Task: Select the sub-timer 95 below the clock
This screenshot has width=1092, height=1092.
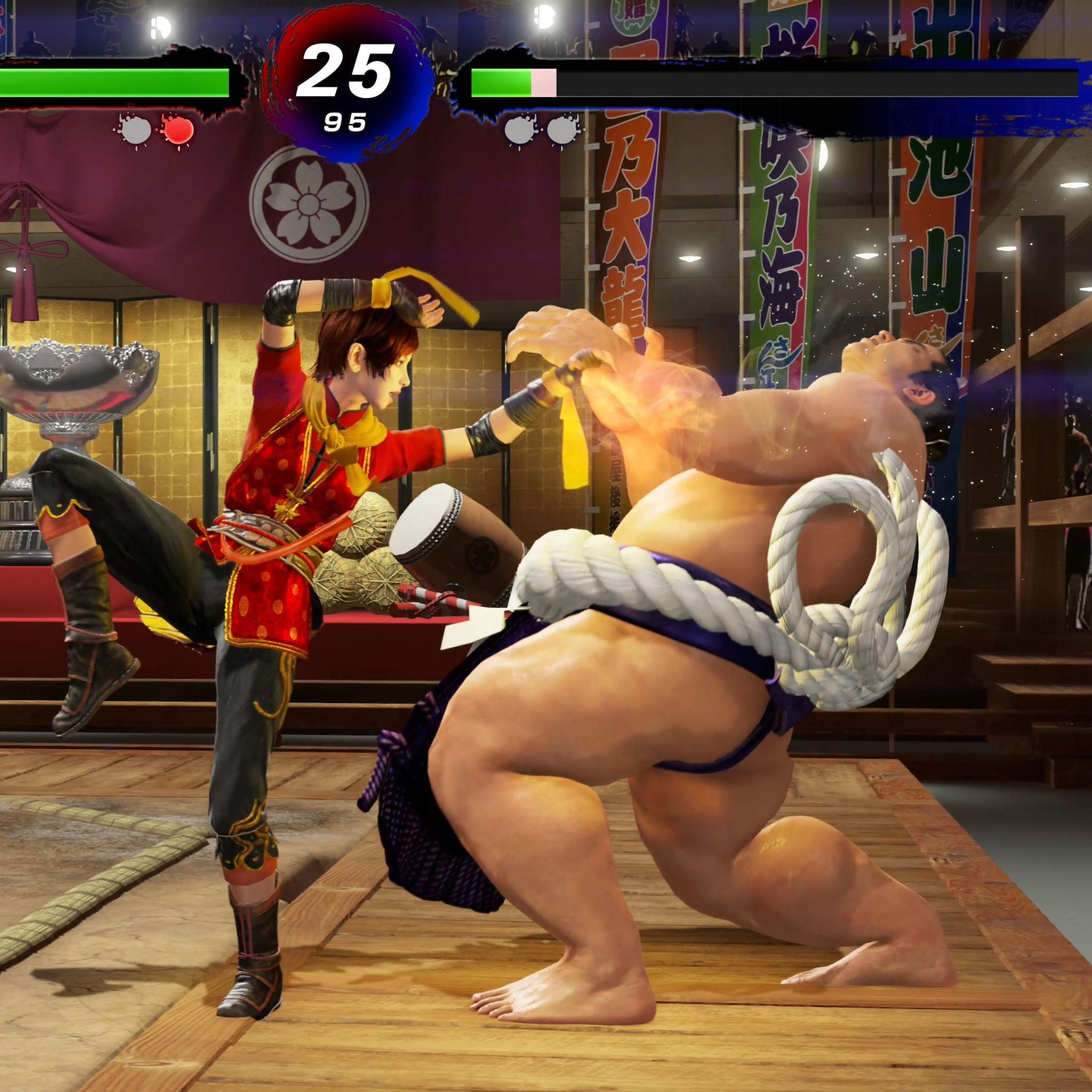Action: click(345, 121)
